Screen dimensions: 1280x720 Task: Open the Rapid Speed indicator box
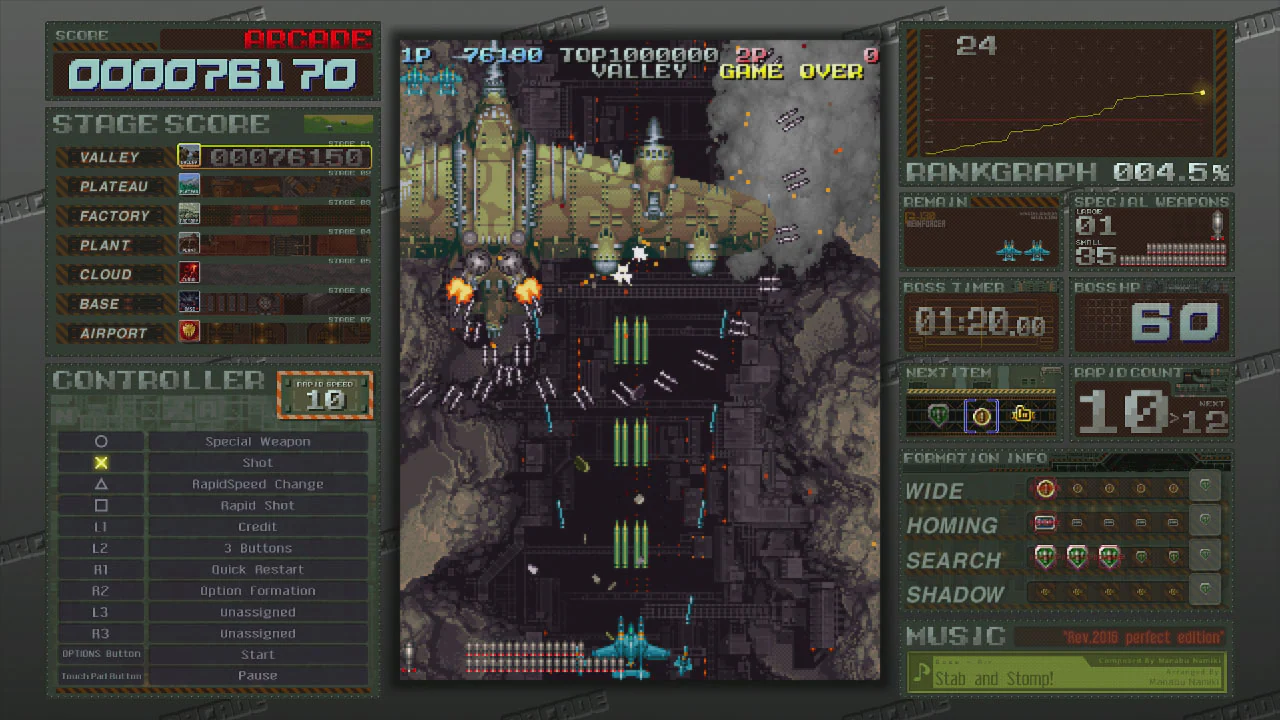(325, 395)
